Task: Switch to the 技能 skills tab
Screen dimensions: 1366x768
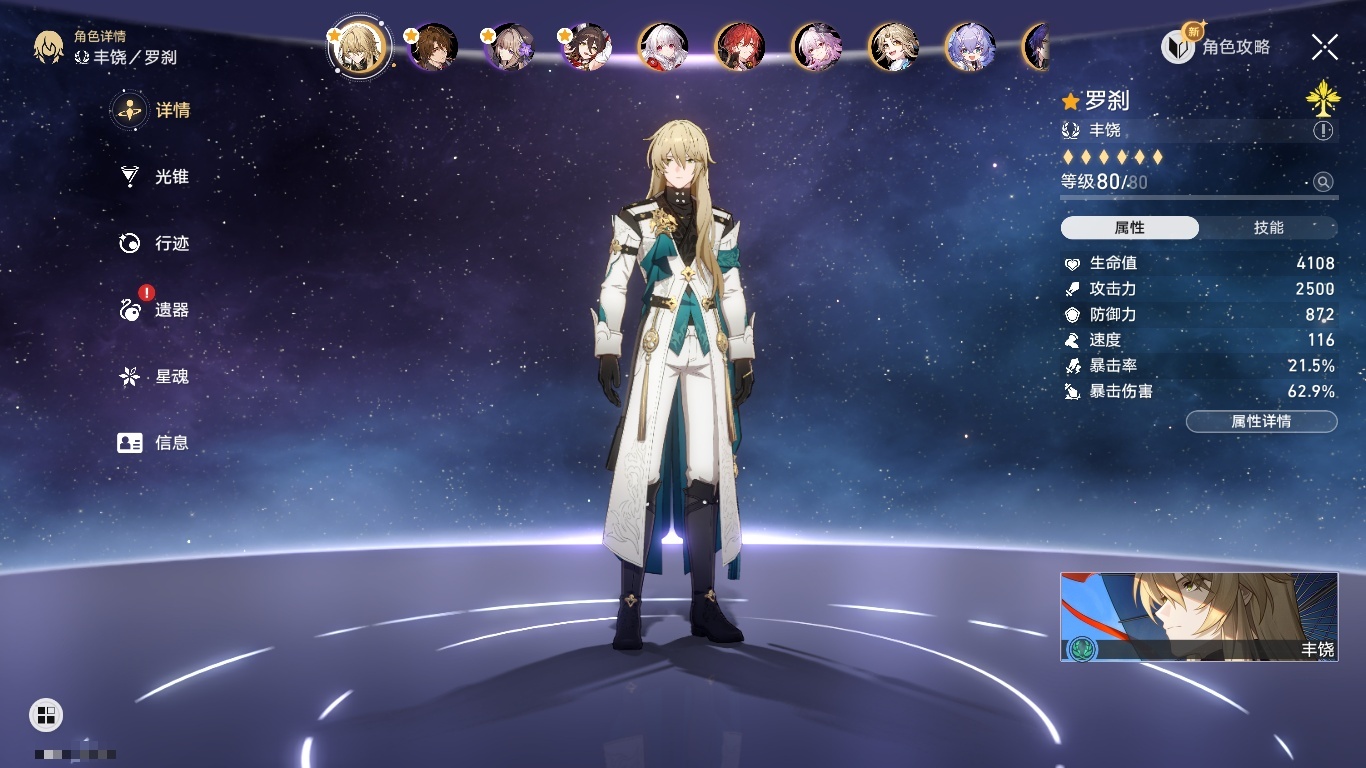Action: (x=1268, y=228)
